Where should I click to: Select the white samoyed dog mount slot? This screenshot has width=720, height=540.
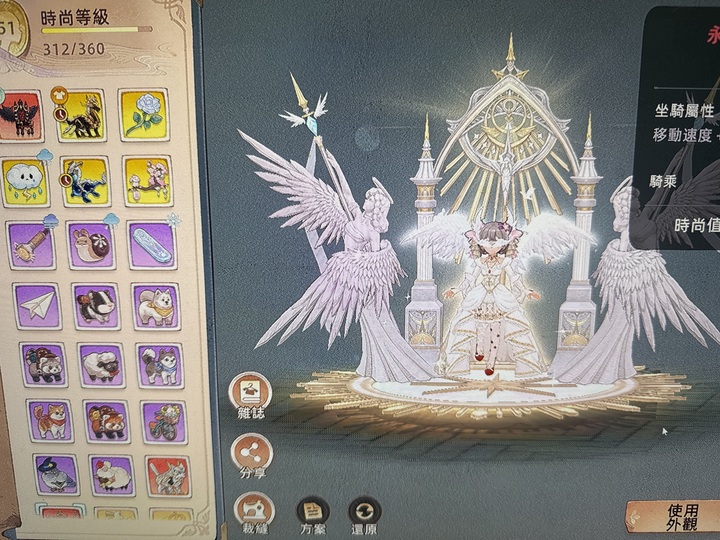coord(157,305)
